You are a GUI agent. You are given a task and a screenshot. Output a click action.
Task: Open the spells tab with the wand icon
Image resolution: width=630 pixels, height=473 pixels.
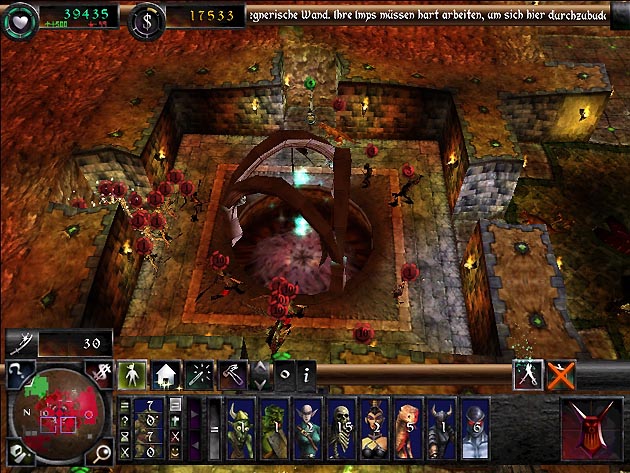(199, 375)
